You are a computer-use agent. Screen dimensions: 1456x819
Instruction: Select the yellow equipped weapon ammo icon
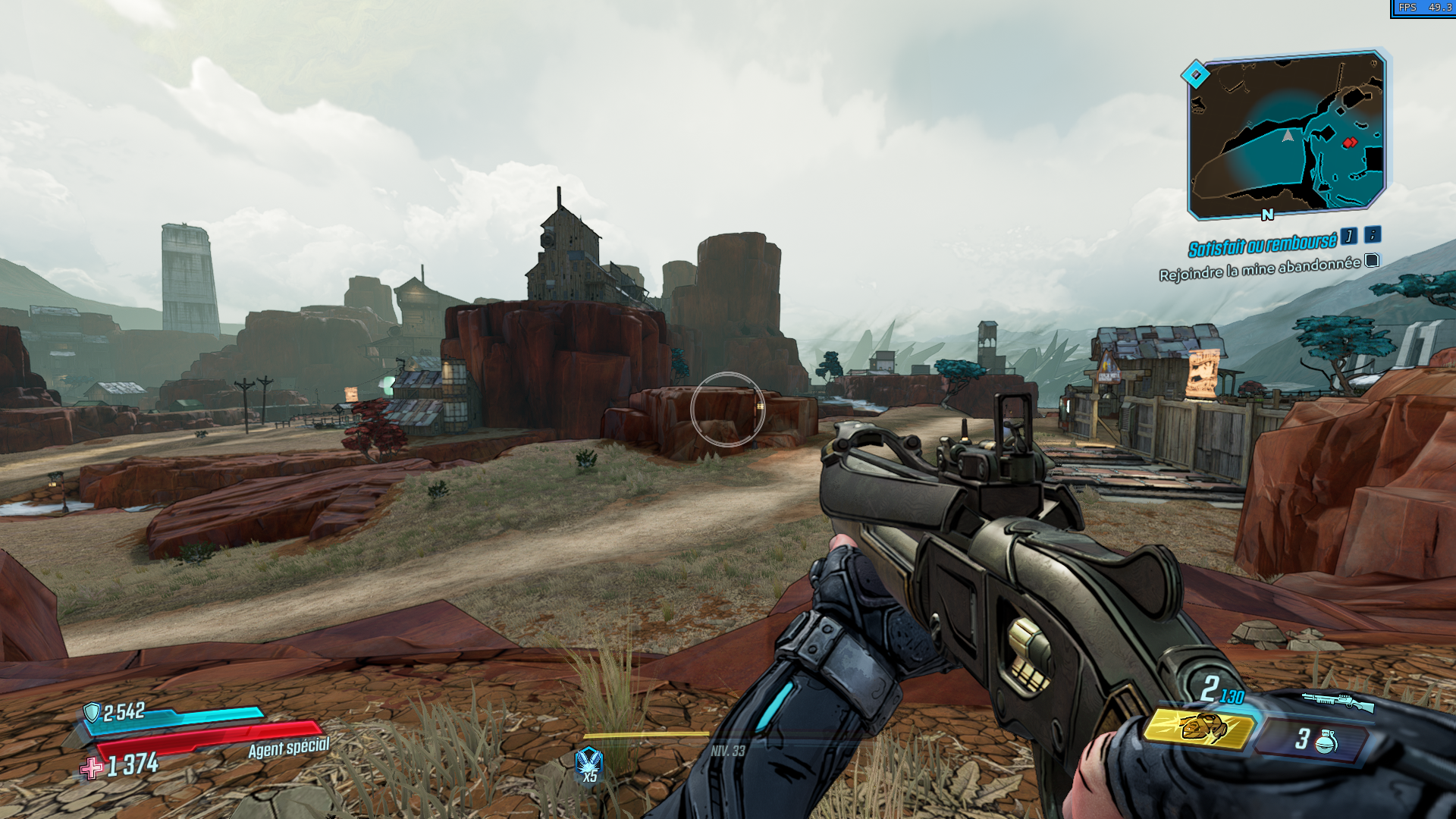click(x=1198, y=728)
